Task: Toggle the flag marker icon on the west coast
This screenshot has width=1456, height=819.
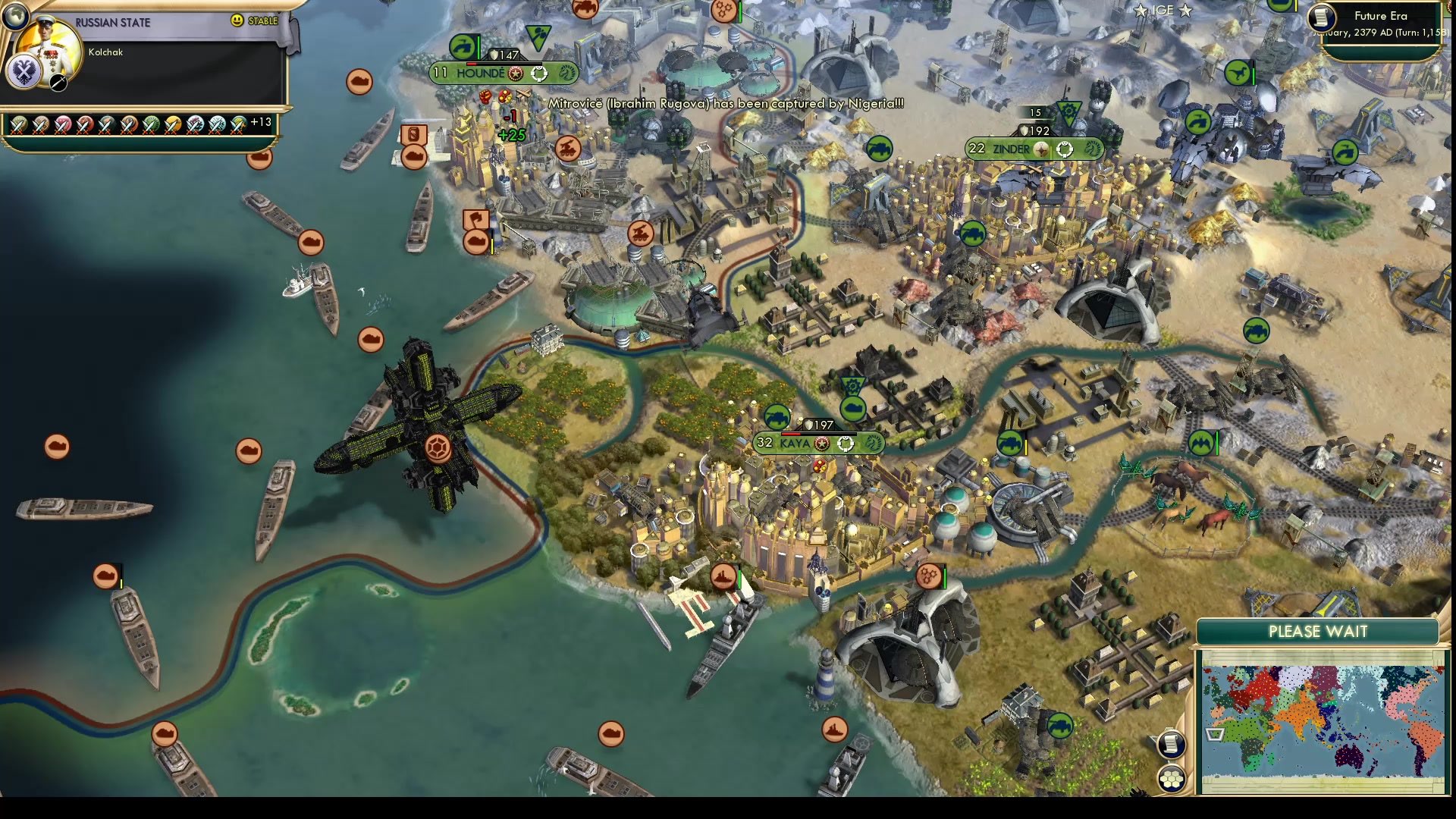Action: pos(475,218)
